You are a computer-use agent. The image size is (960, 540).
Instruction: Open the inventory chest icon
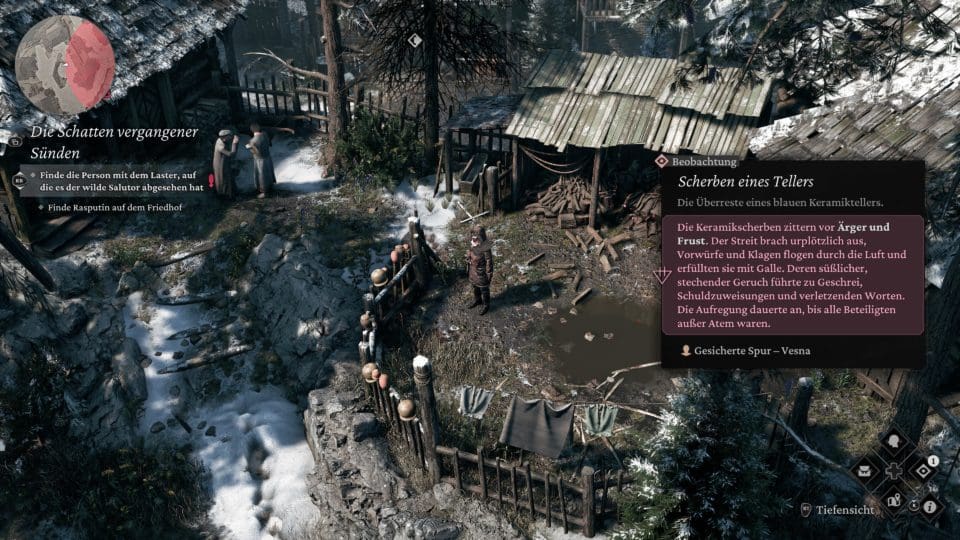point(864,469)
